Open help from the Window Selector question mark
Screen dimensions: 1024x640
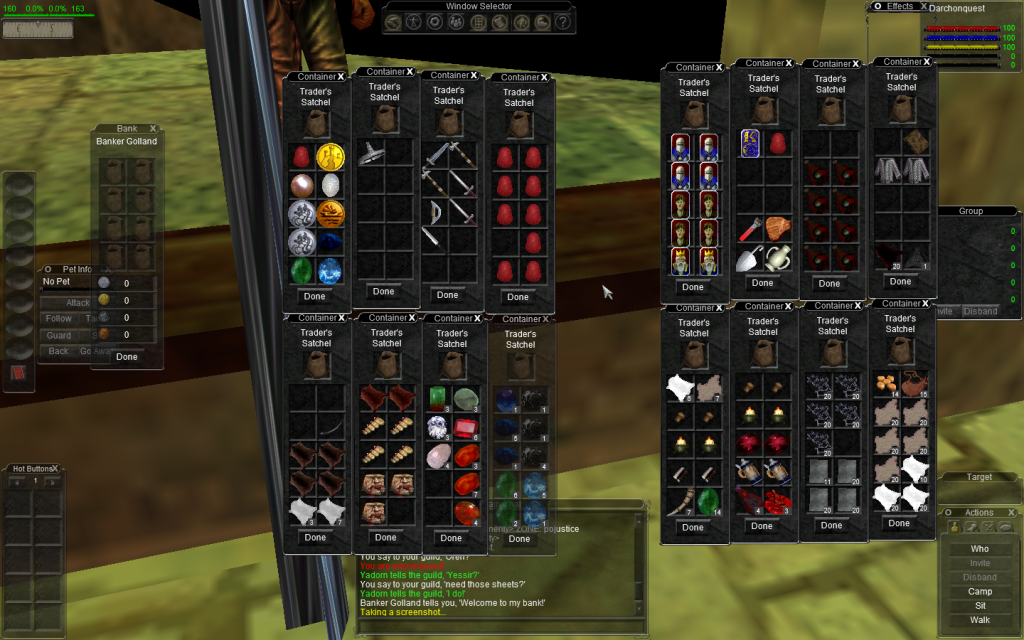point(563,22)
